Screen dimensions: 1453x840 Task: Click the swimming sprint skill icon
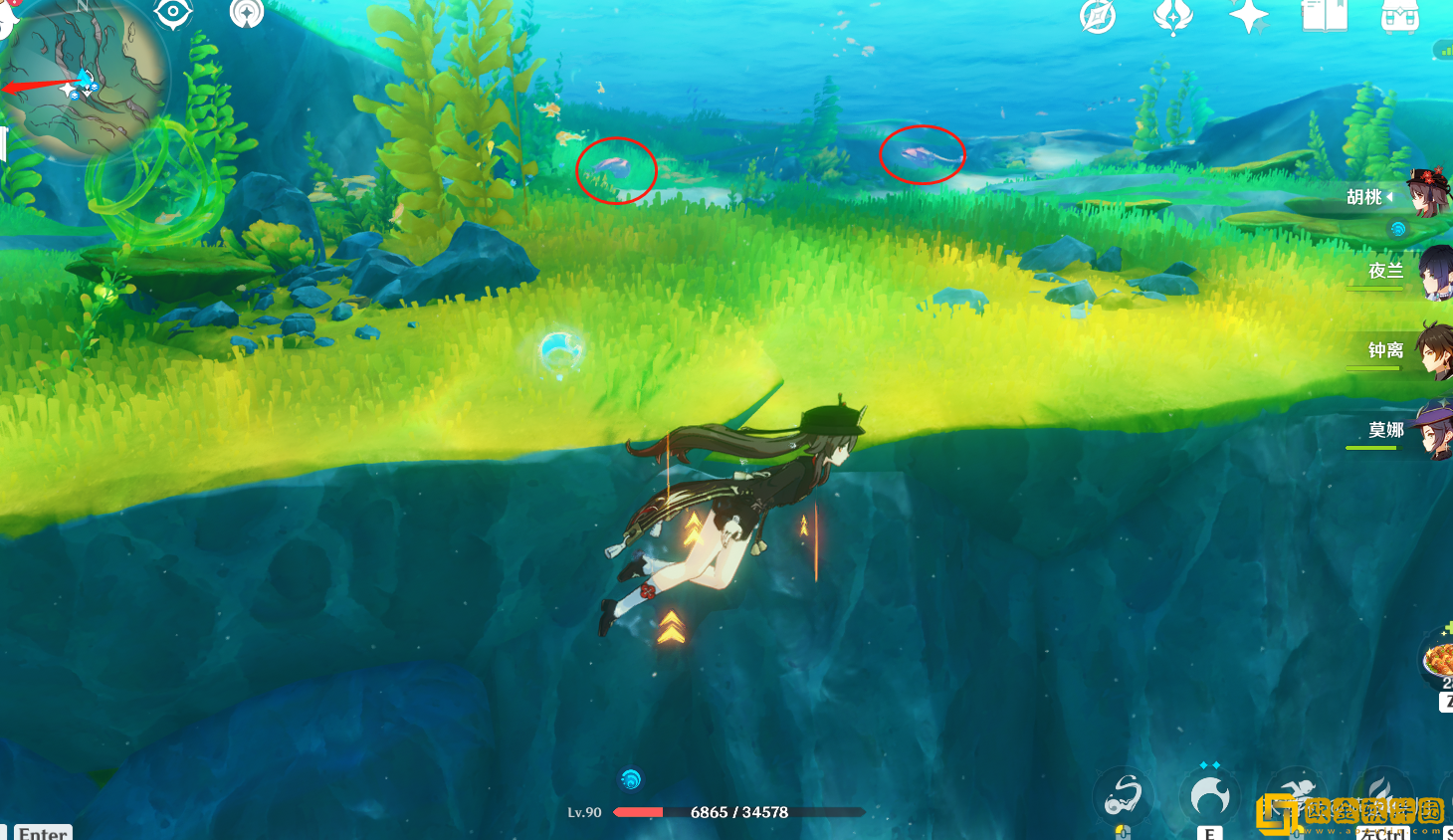pyautogui.click(x=1295, y=795)
